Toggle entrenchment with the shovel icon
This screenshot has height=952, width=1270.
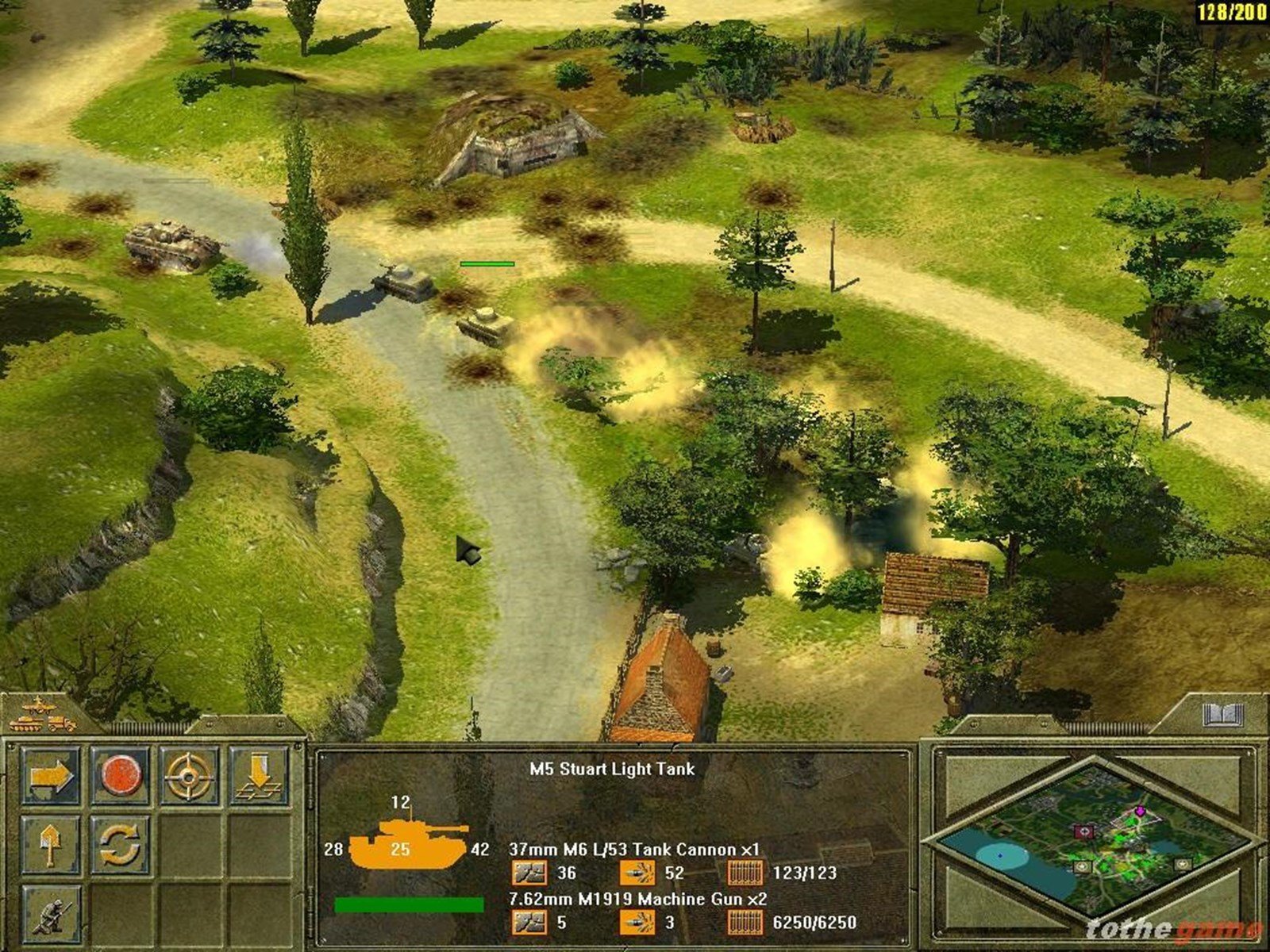[x=50, y=845]
